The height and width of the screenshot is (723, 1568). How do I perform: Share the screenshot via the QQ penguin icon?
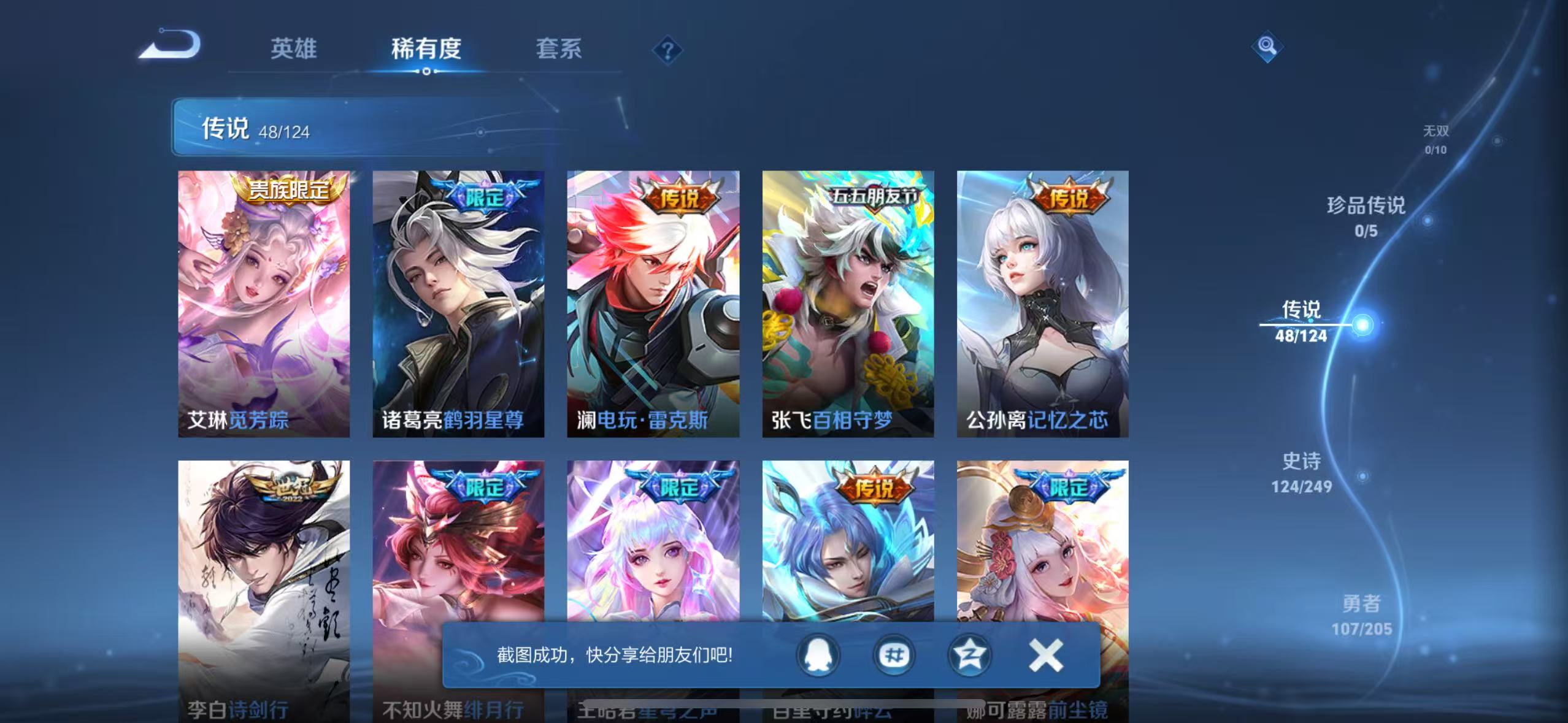819,655
